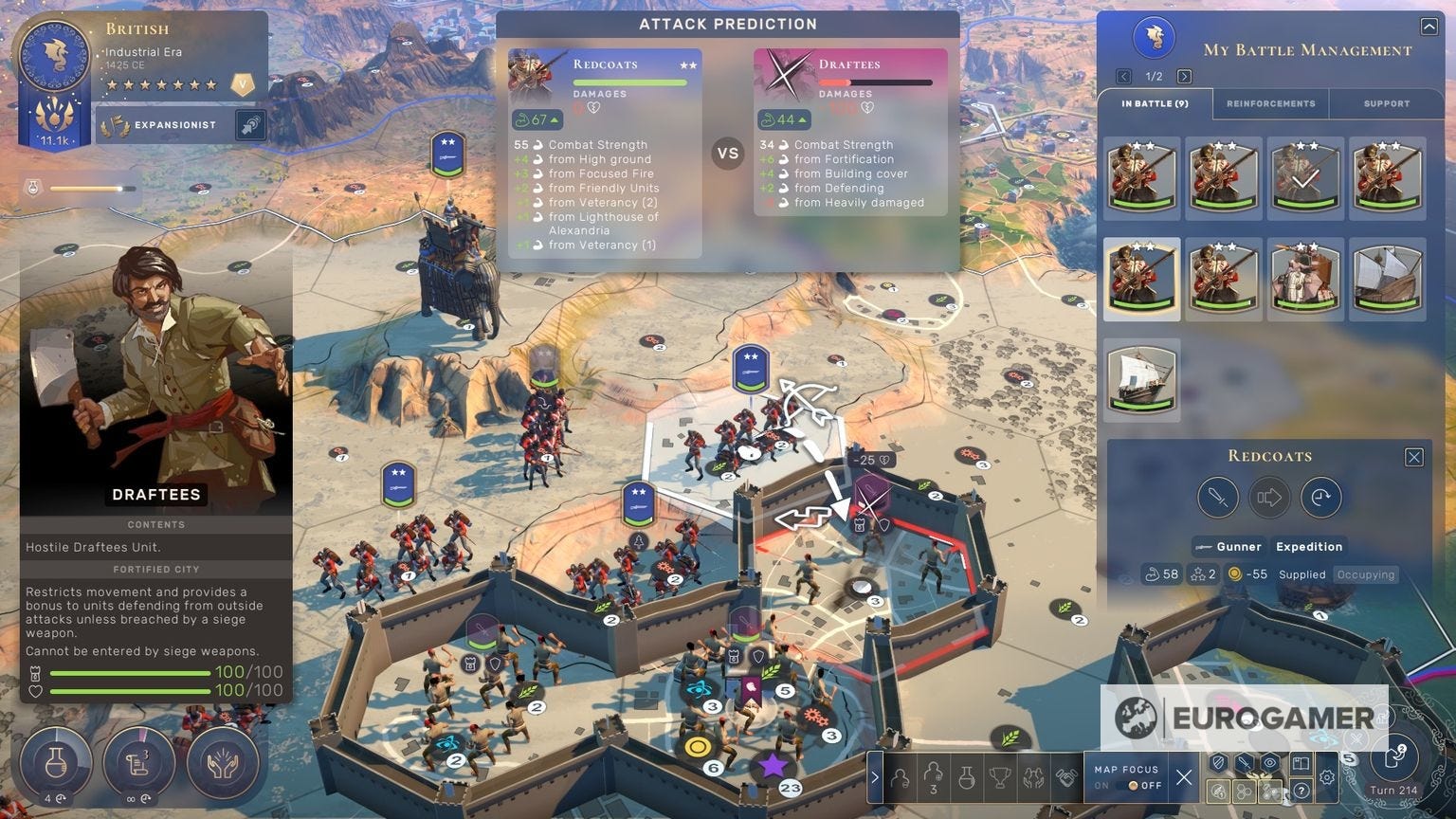
Task: Click the Expedition button in Redcoats panel
Action: [x=1309, y=547]
